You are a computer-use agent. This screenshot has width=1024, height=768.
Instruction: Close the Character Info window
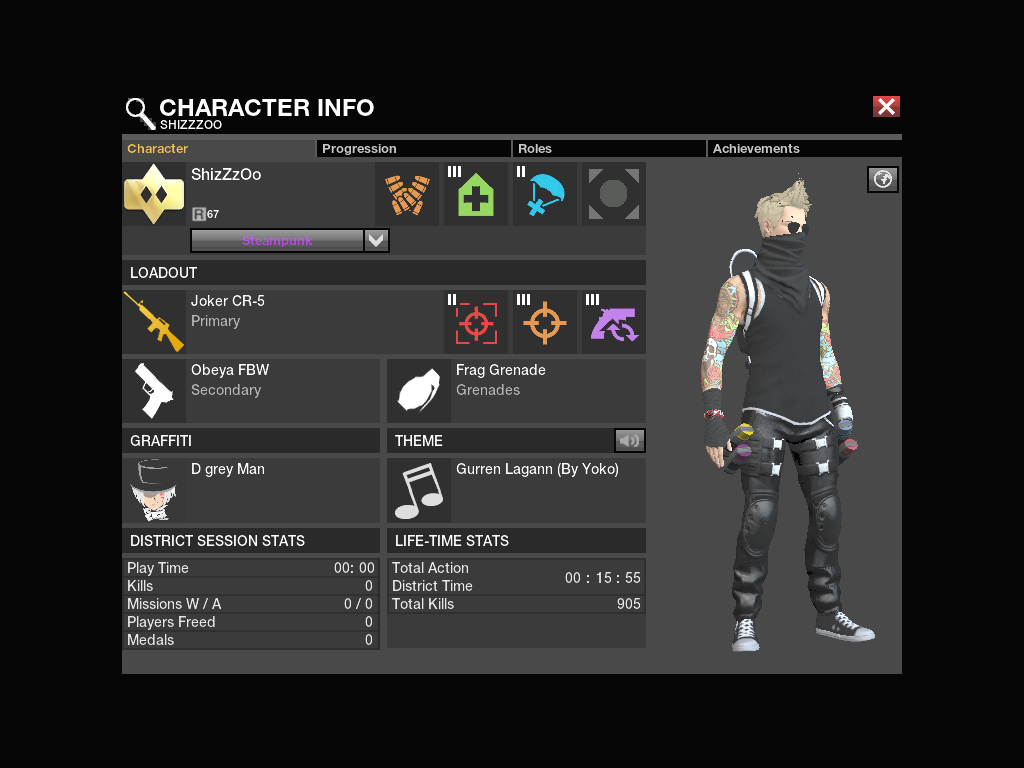click(x=886, y=107)
